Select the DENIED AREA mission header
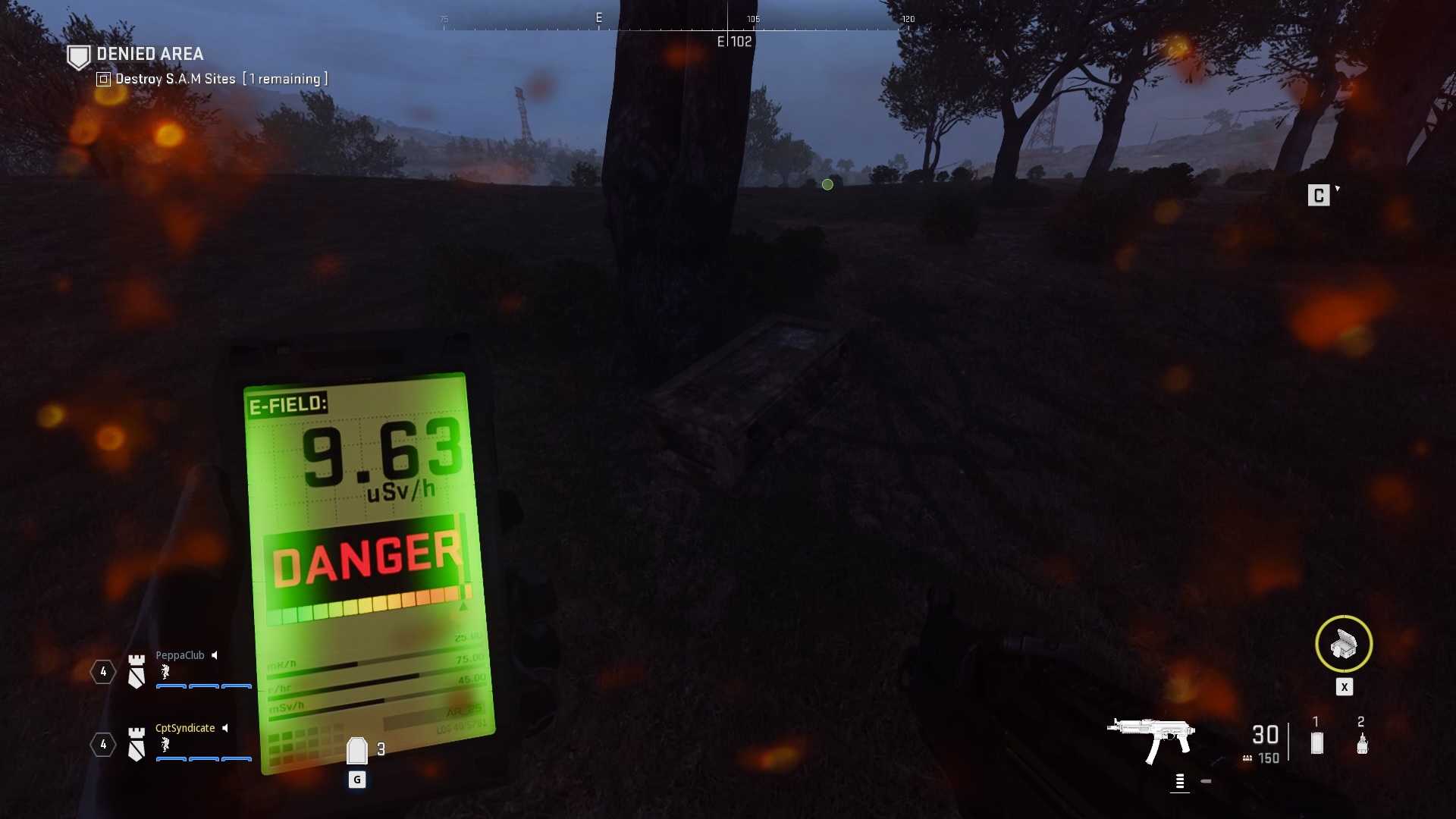 click(149, 55)
